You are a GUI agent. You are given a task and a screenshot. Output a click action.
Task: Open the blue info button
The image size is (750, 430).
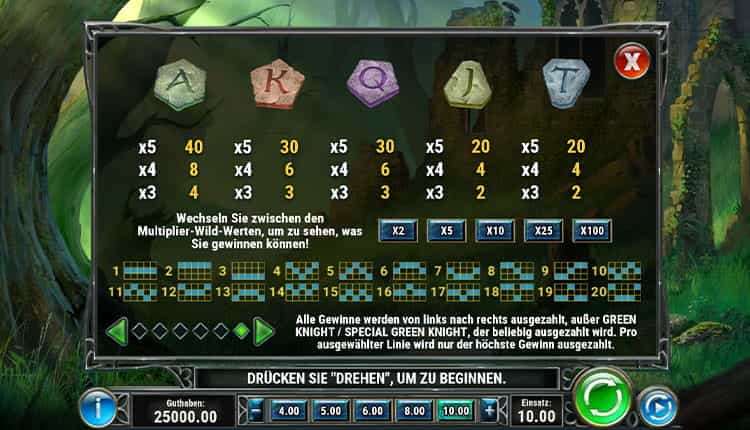tap(96, 407)
